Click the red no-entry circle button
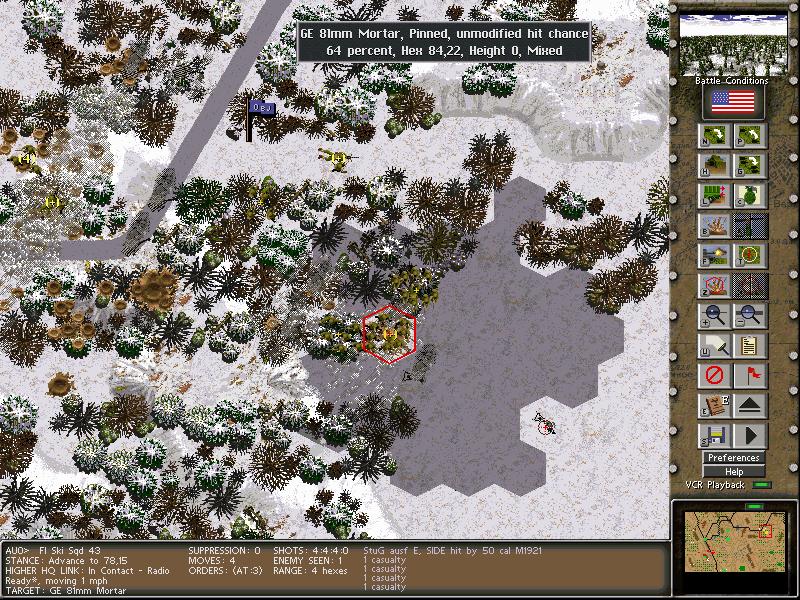The width and height of the screenshot is (800, 600). pyautogui.click(x=714, y=376)
